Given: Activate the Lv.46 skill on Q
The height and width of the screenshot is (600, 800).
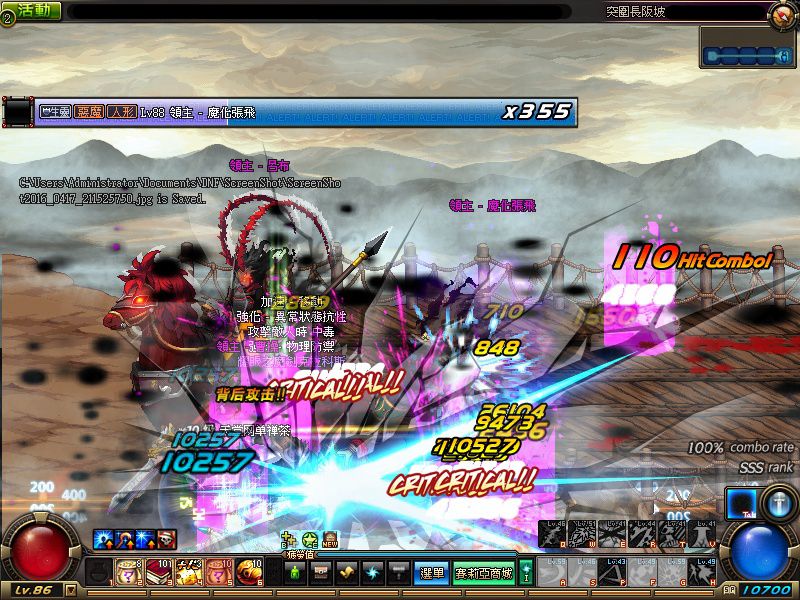Looking at the screenshot, I should [x=551, y=534].
